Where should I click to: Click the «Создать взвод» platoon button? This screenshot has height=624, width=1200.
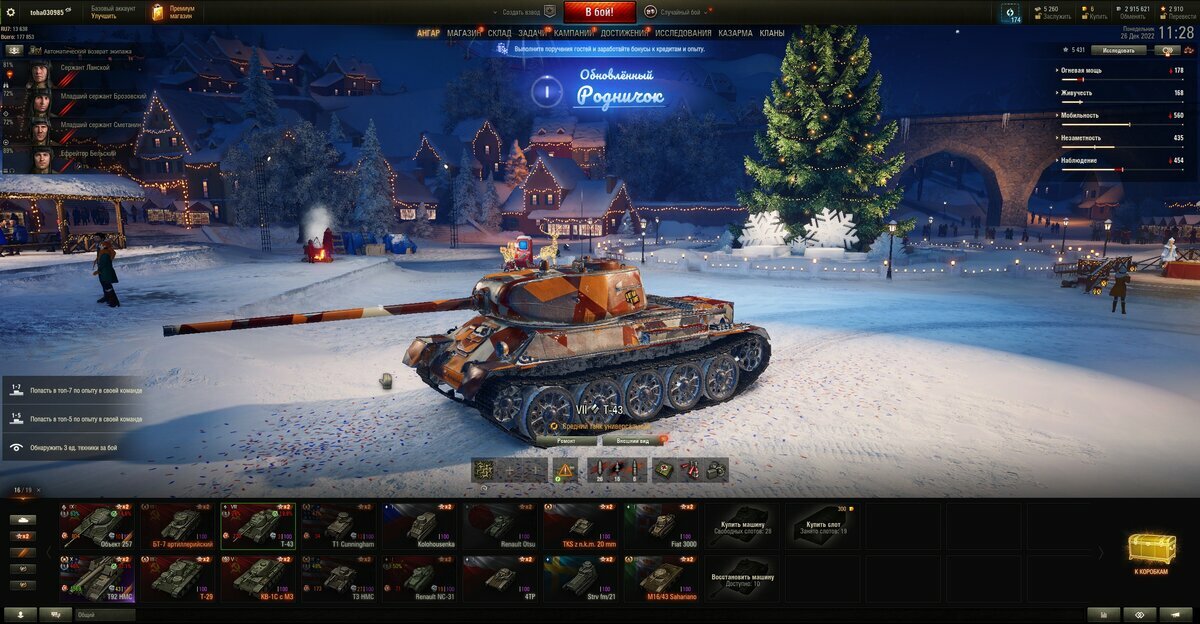point(525,12)
